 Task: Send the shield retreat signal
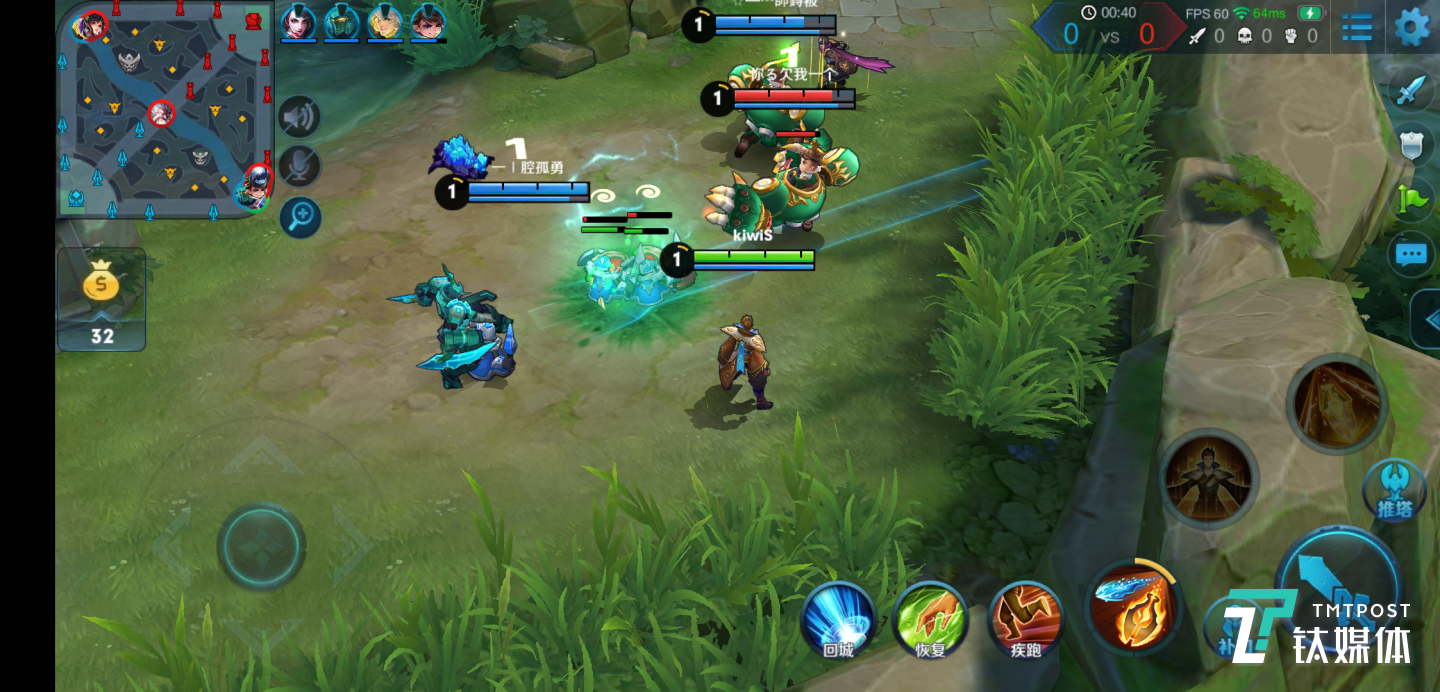(x=1411, y=146)
